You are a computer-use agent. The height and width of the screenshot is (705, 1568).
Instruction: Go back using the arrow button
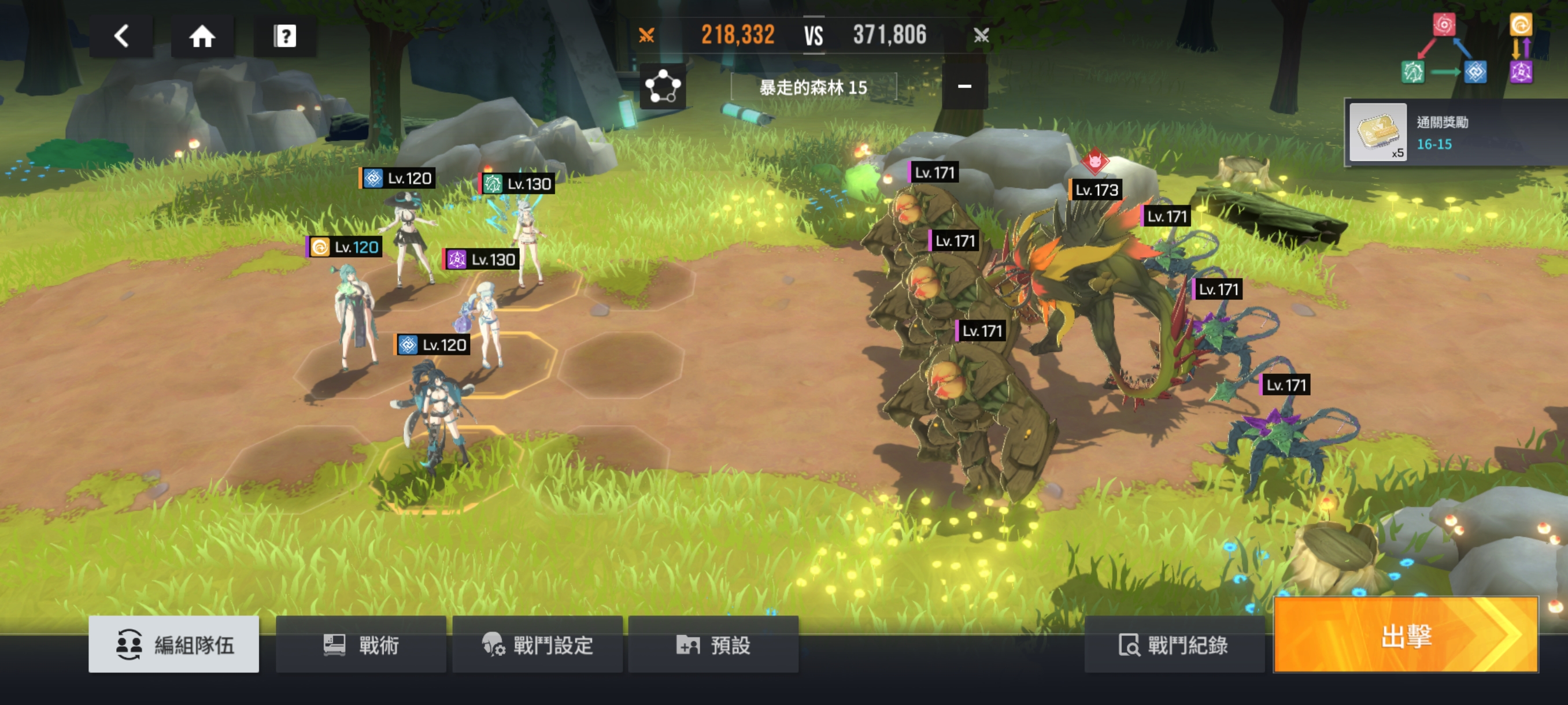pyautogui.click(x=121, y=36)
